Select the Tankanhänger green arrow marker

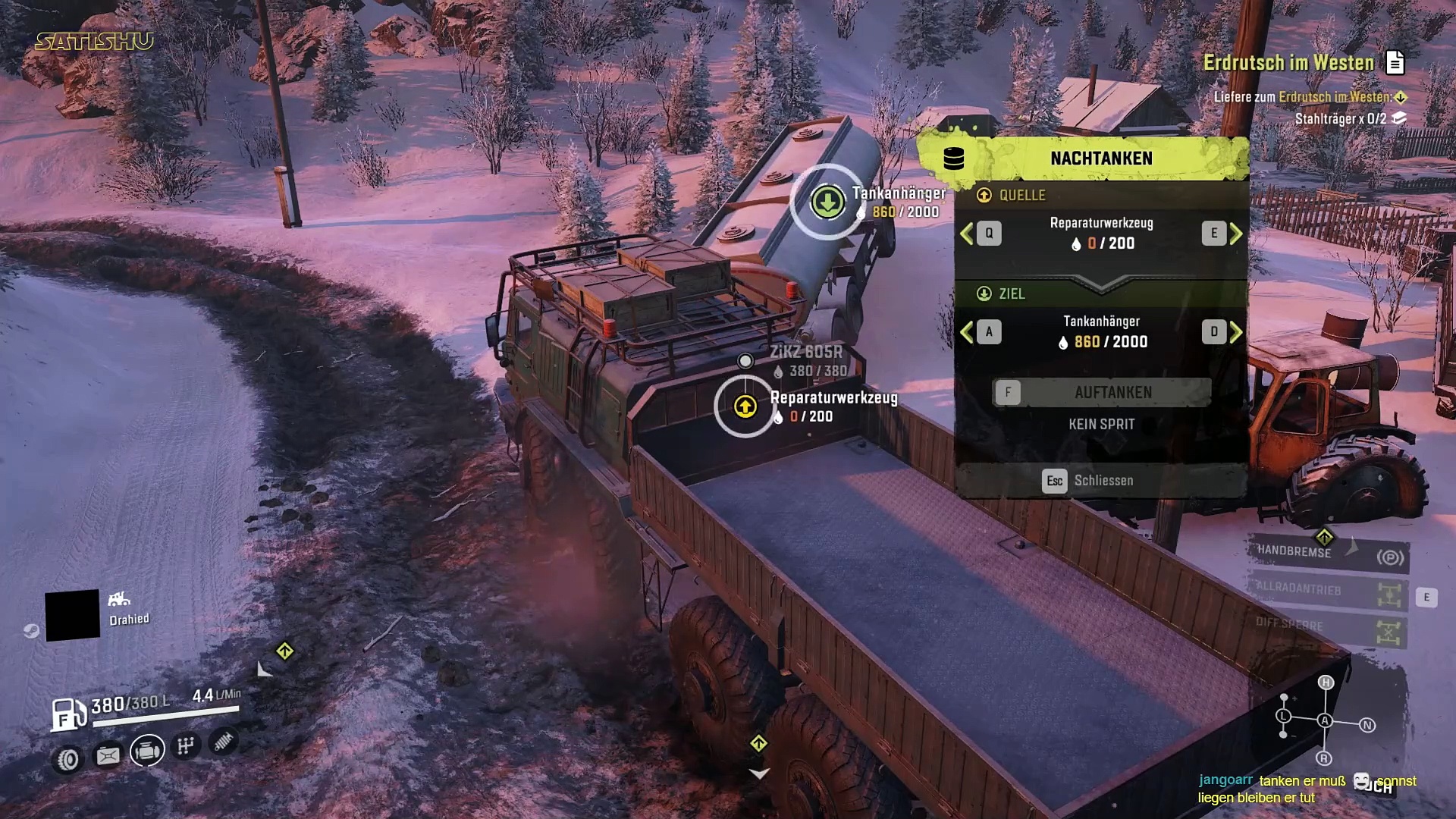coord(827,202)
